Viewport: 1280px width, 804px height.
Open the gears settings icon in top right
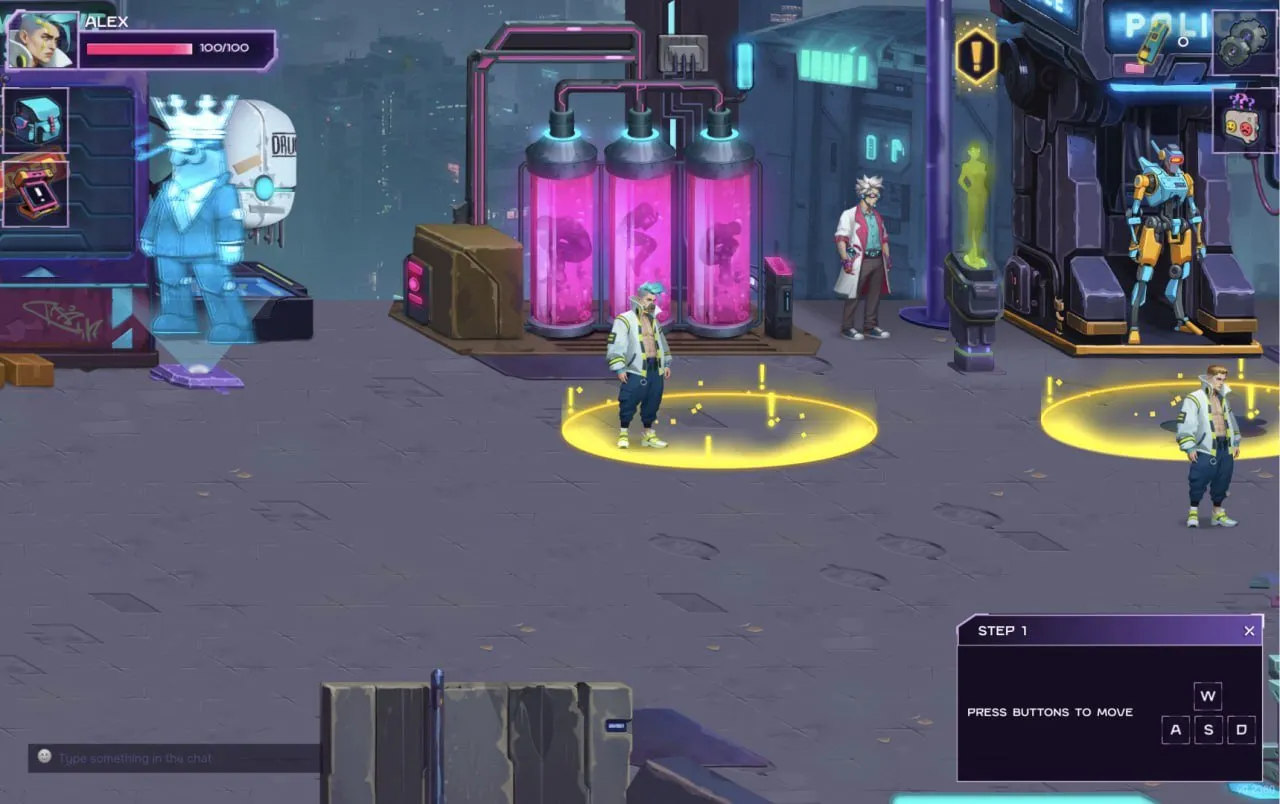(x=1243, y=42)
